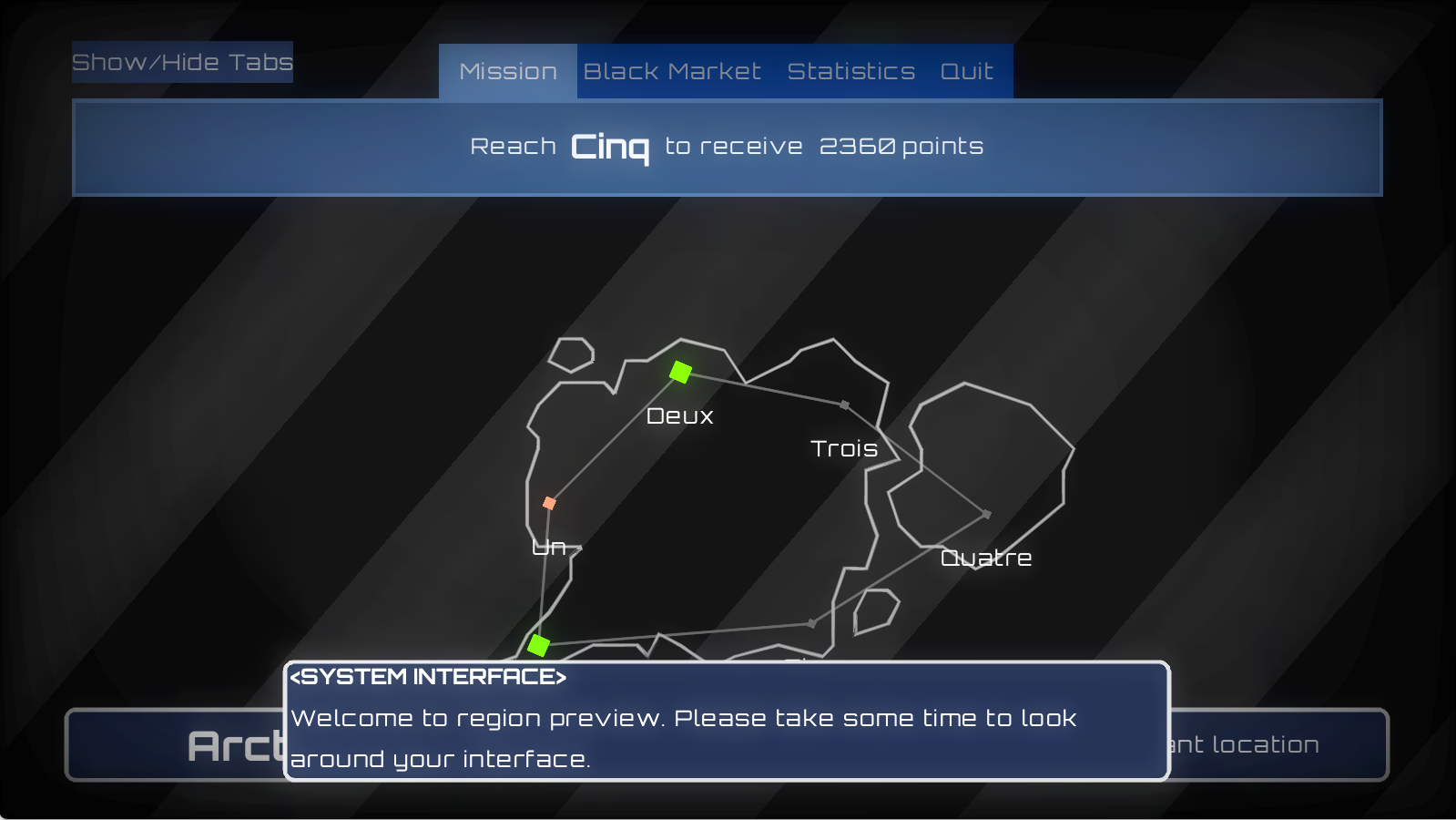Viewport: 1456px width, 820px height.
Task: Select the Quatre map node
Action: 986,515
